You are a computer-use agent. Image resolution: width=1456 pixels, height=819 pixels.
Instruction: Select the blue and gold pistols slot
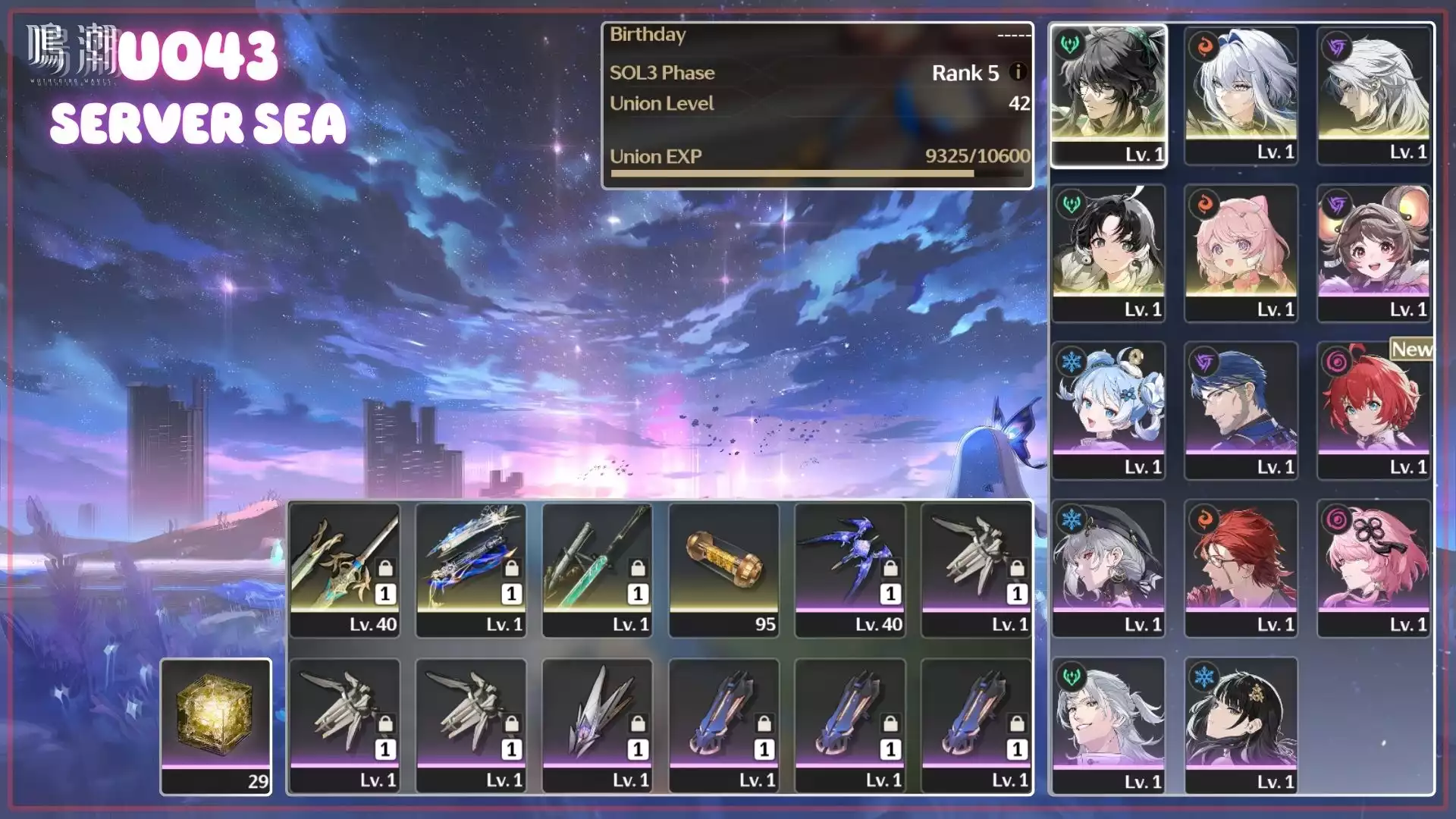(471, 570)
